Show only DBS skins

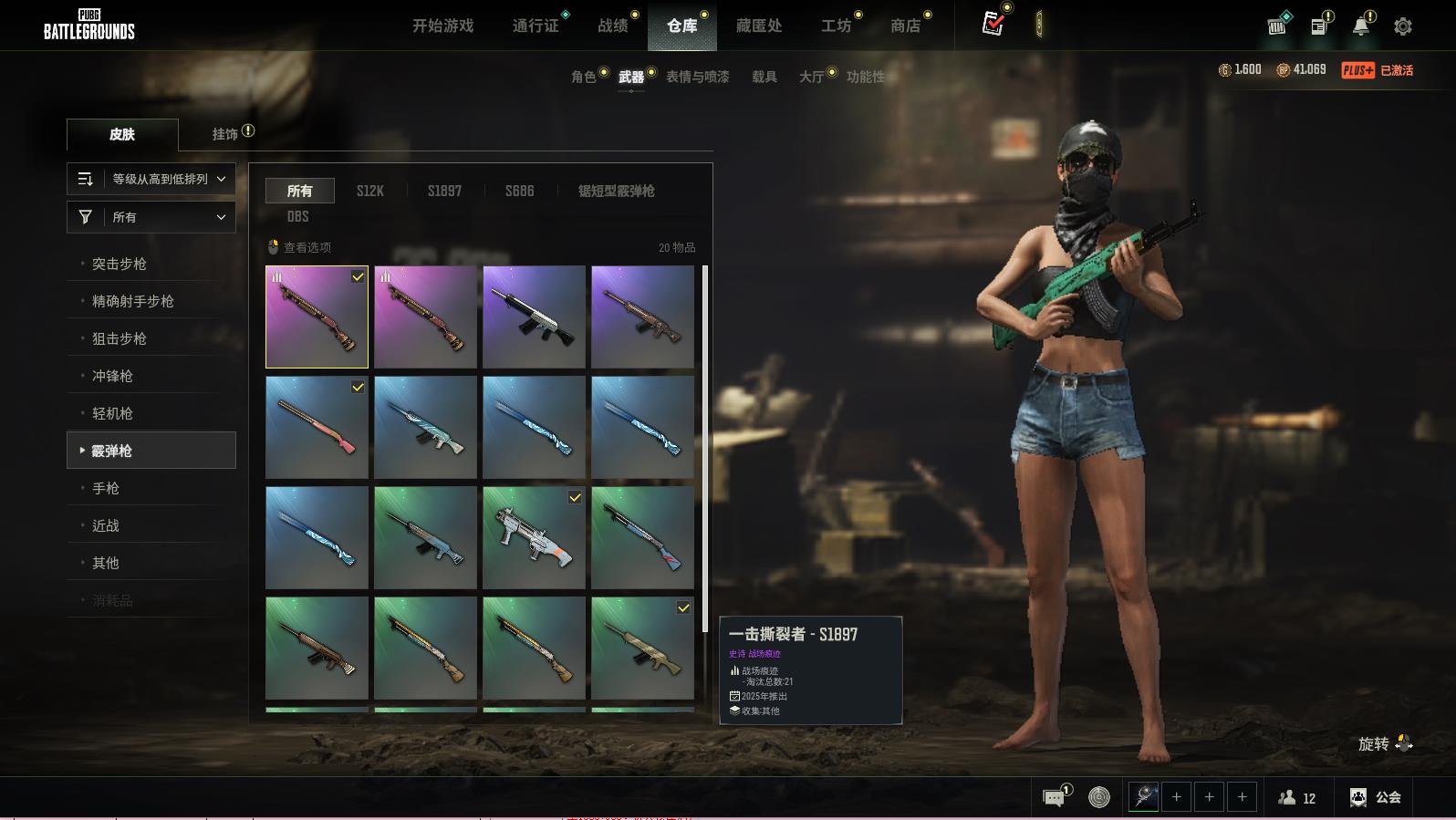tap(297, 216)
